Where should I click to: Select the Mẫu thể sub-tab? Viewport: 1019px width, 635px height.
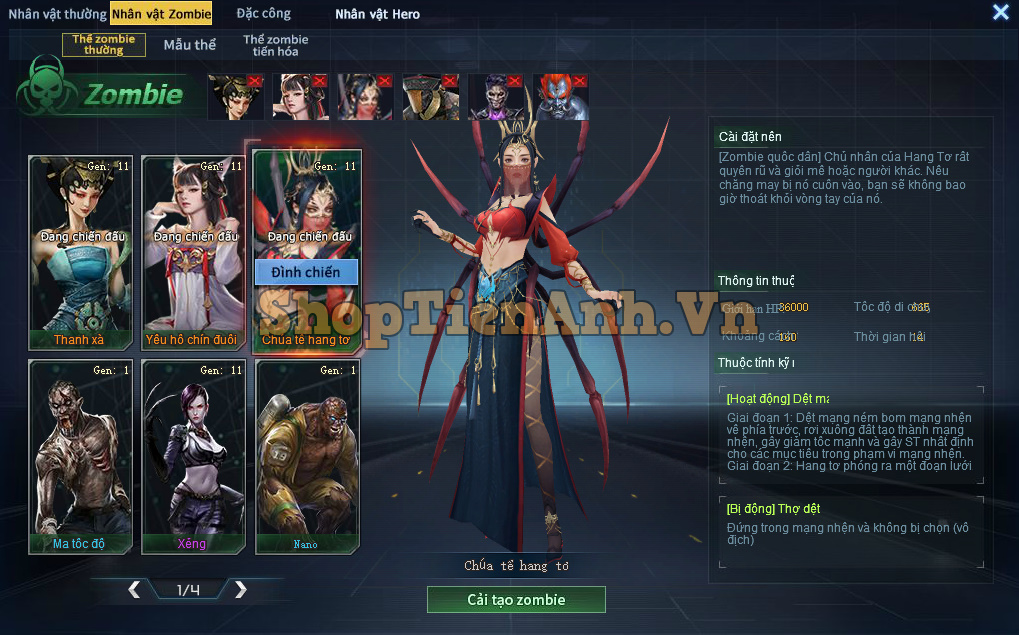click(x=189, y=45)
